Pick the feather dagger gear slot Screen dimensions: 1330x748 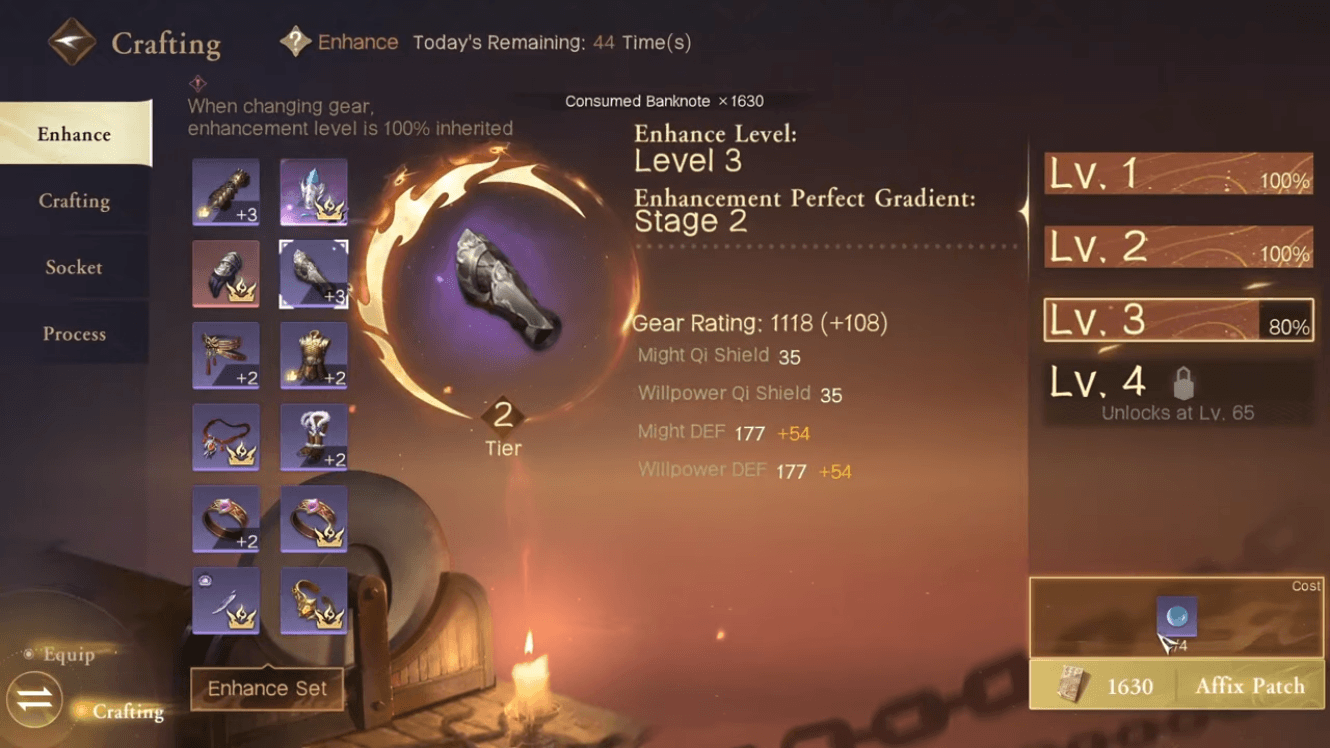(x=226, y=601)
